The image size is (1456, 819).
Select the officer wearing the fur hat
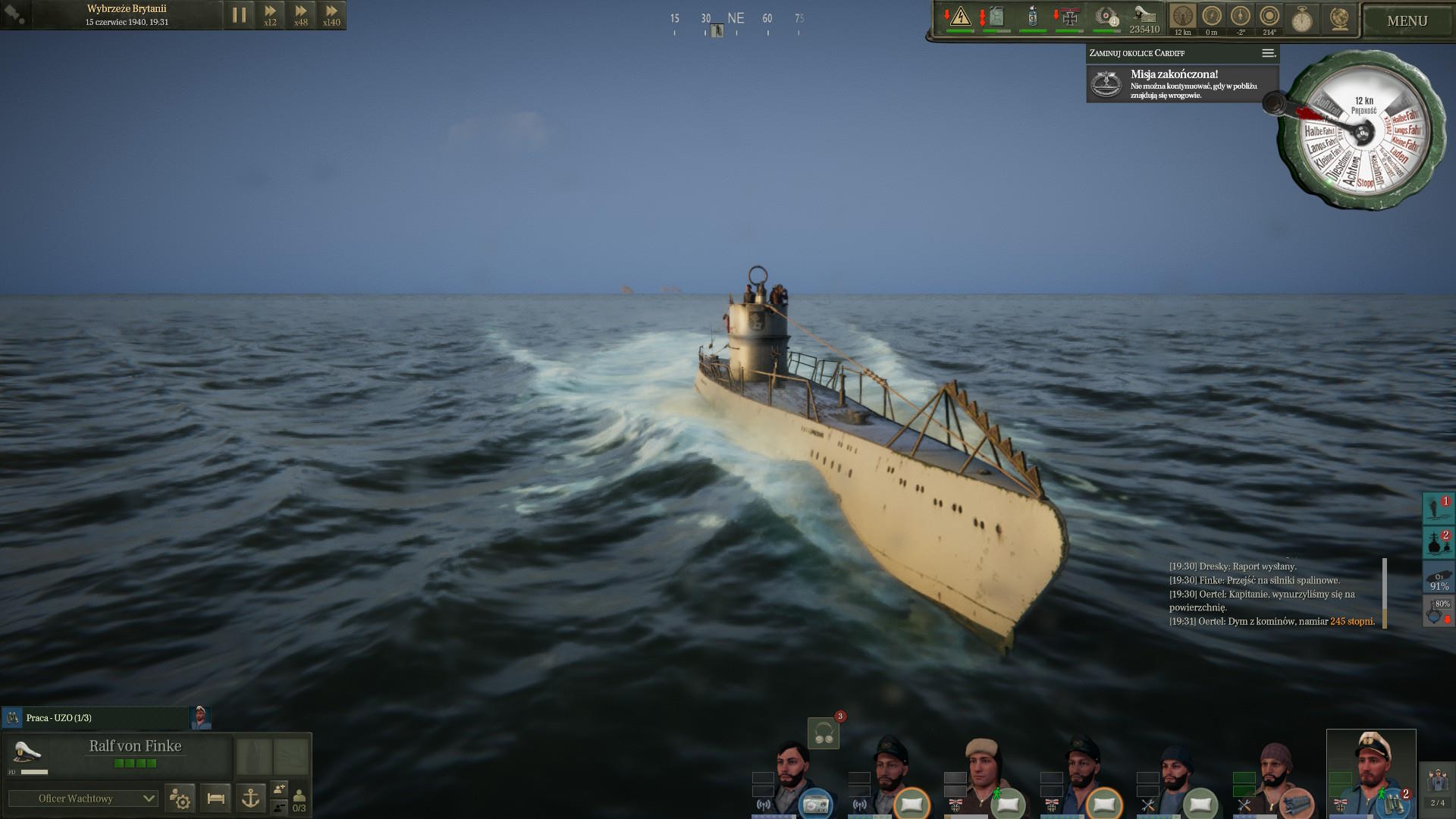pos(984,773)
